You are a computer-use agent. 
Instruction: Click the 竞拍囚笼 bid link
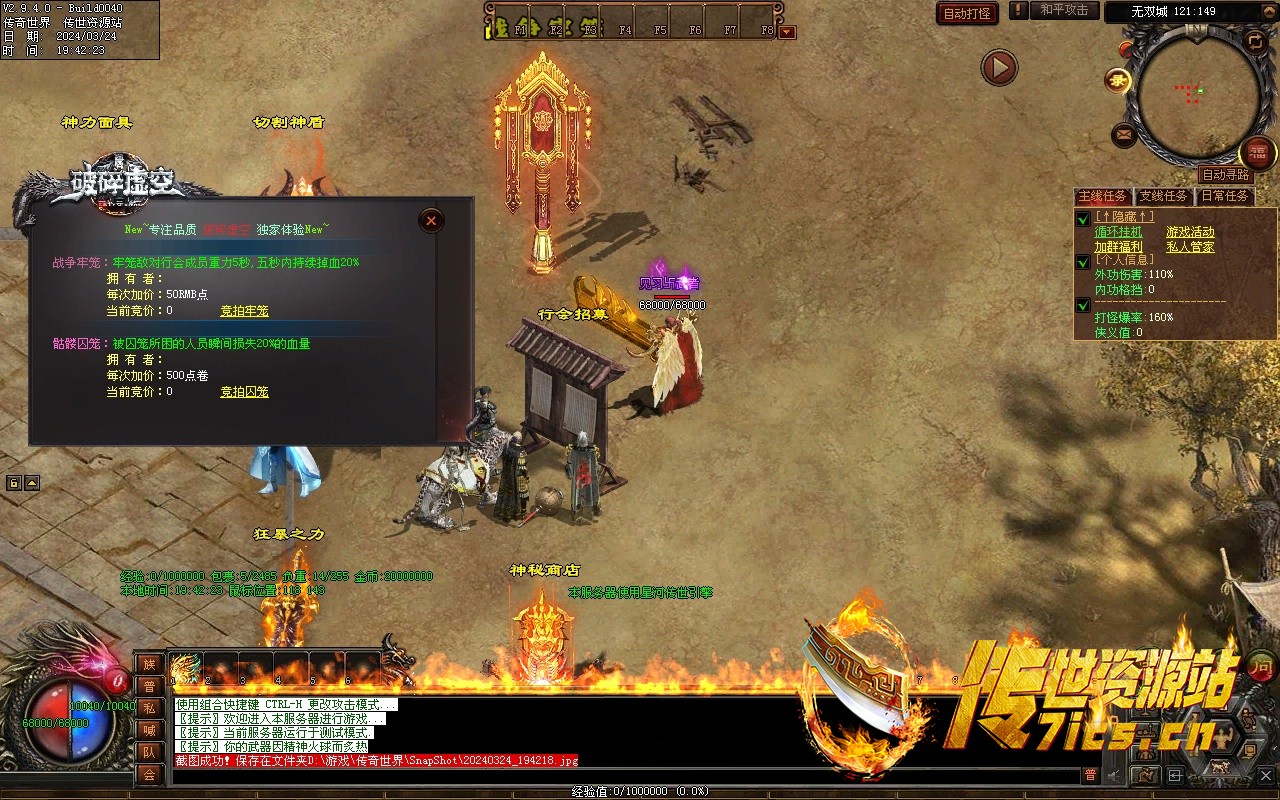[x=244, y=392]
